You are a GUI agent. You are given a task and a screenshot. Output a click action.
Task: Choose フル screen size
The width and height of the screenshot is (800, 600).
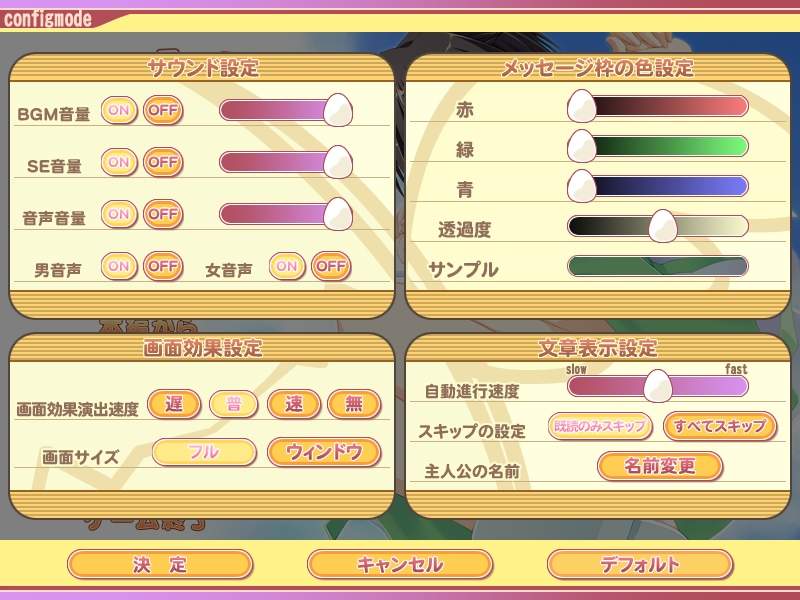pyautogui.click(x=203, y=452)
